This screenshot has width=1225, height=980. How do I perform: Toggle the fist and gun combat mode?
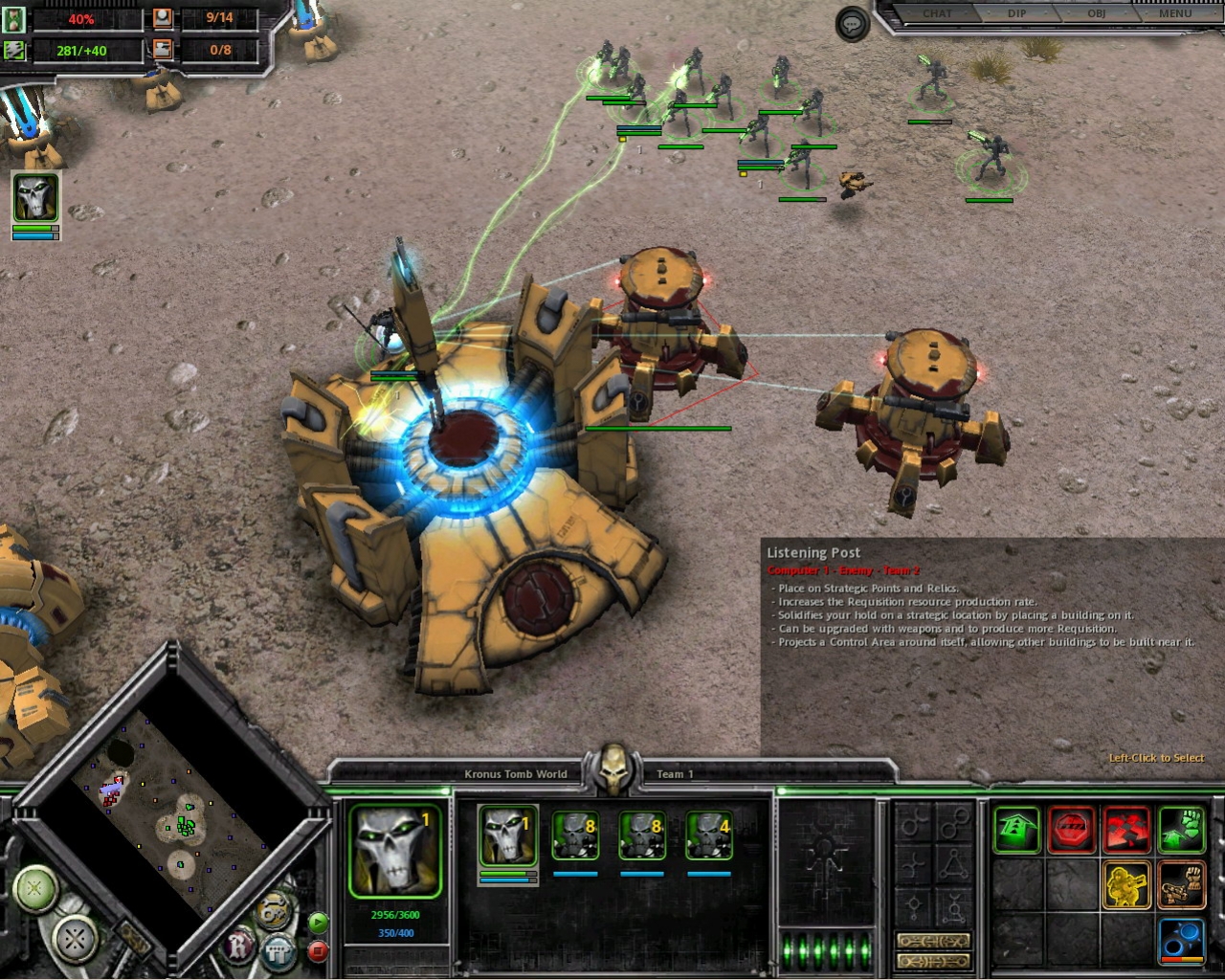pos(1182,884)
